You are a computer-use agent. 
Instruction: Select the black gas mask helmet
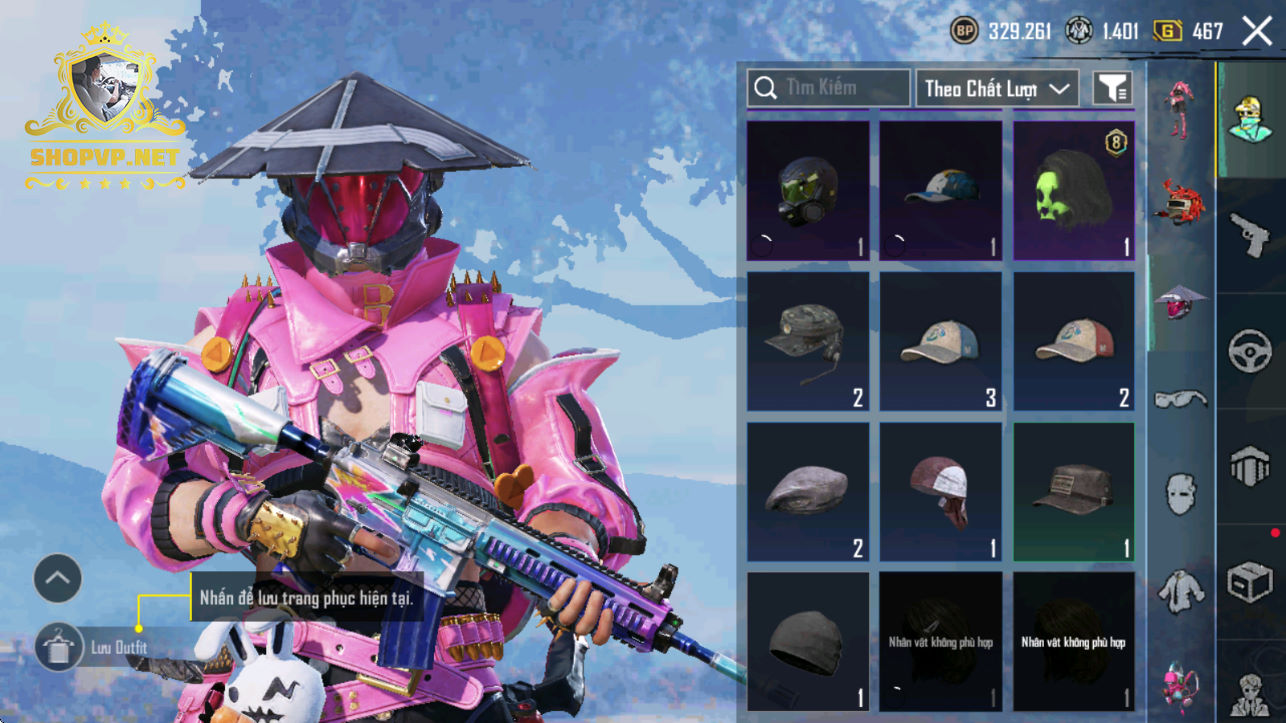point(808,191)
